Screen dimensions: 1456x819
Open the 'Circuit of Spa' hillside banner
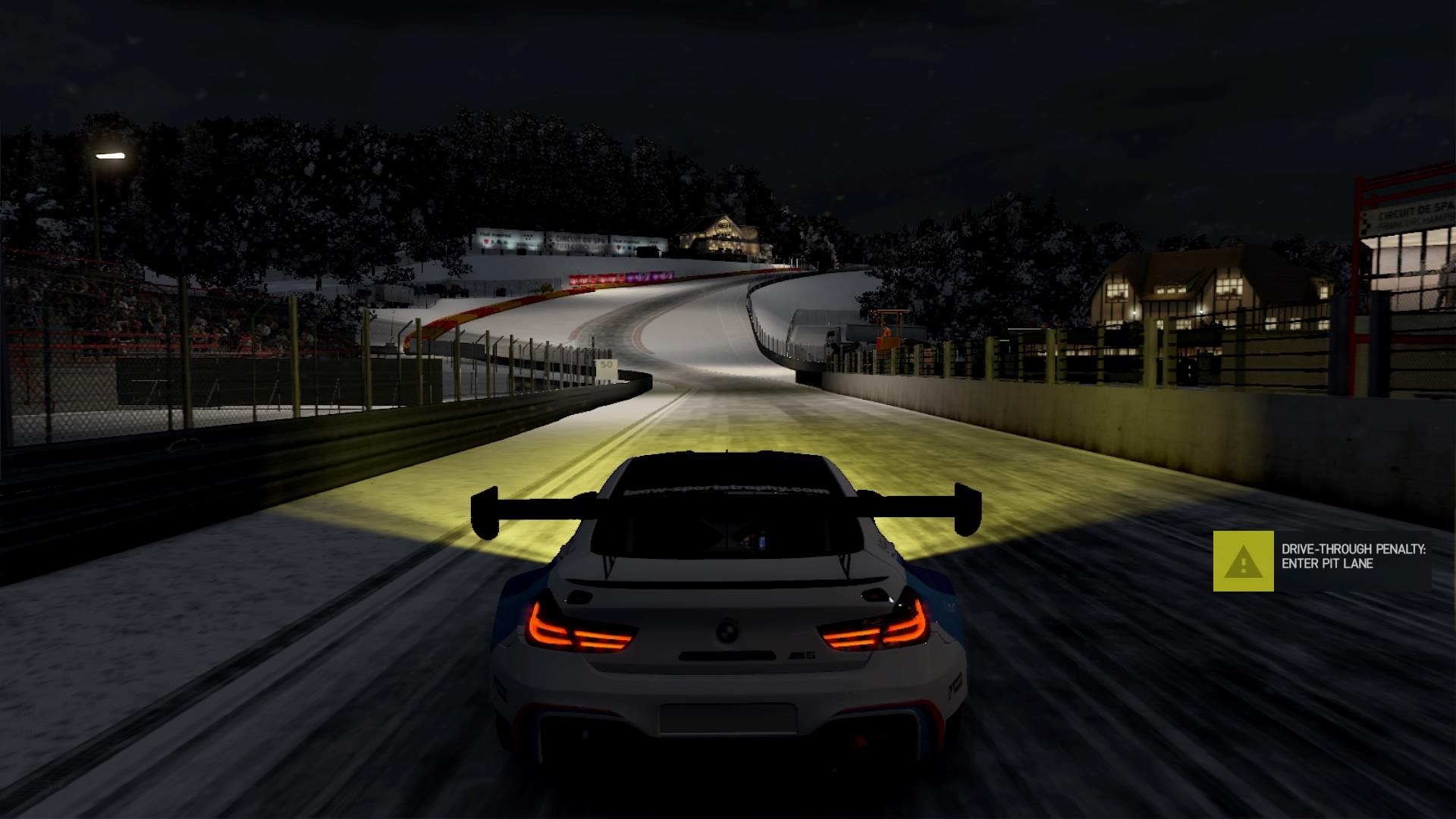pyautogui.click(x=582, y=239)
